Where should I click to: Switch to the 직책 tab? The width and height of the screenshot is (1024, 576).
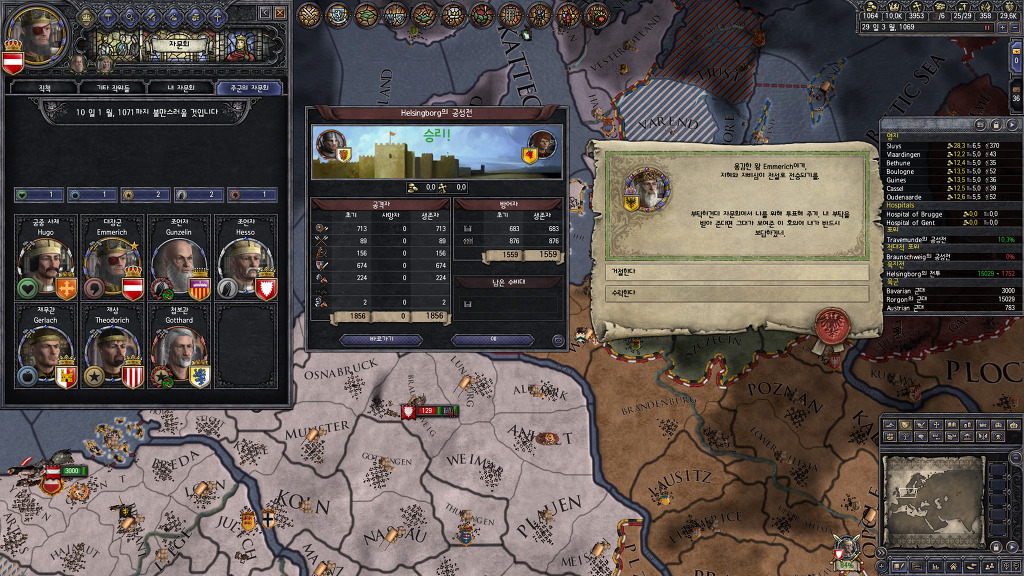(44, 88)
